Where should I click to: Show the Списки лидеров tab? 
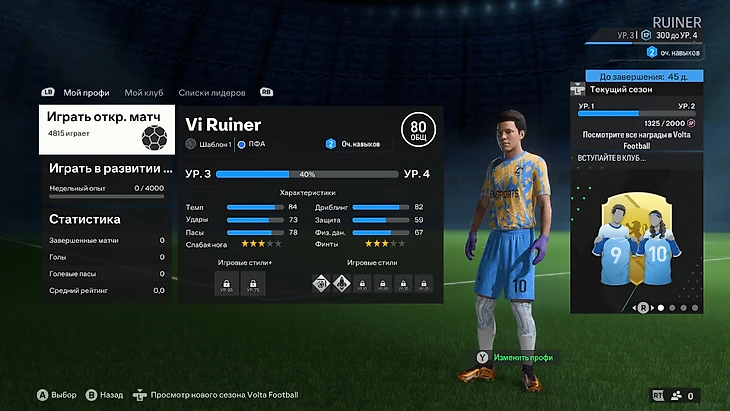point(212,92)
